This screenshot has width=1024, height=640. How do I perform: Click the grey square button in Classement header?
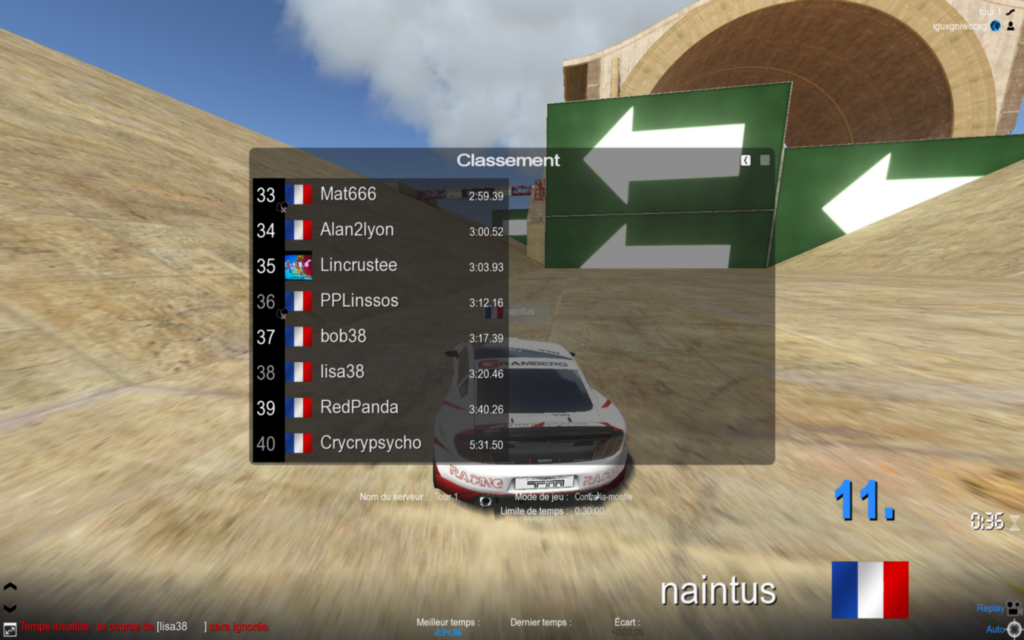(x=765, y=160)
